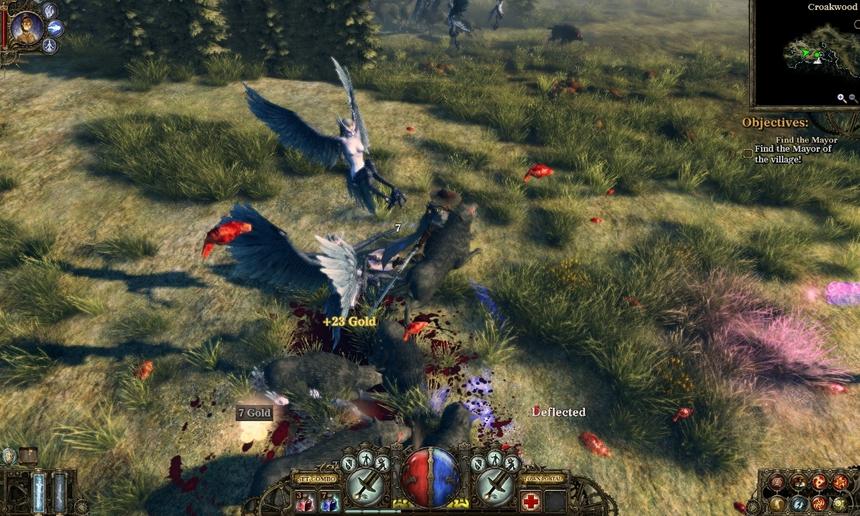Viewport: 860px width, 516px height.
Task: Select the companion's claw attack behavior icon
Action: tap(48, 11)
